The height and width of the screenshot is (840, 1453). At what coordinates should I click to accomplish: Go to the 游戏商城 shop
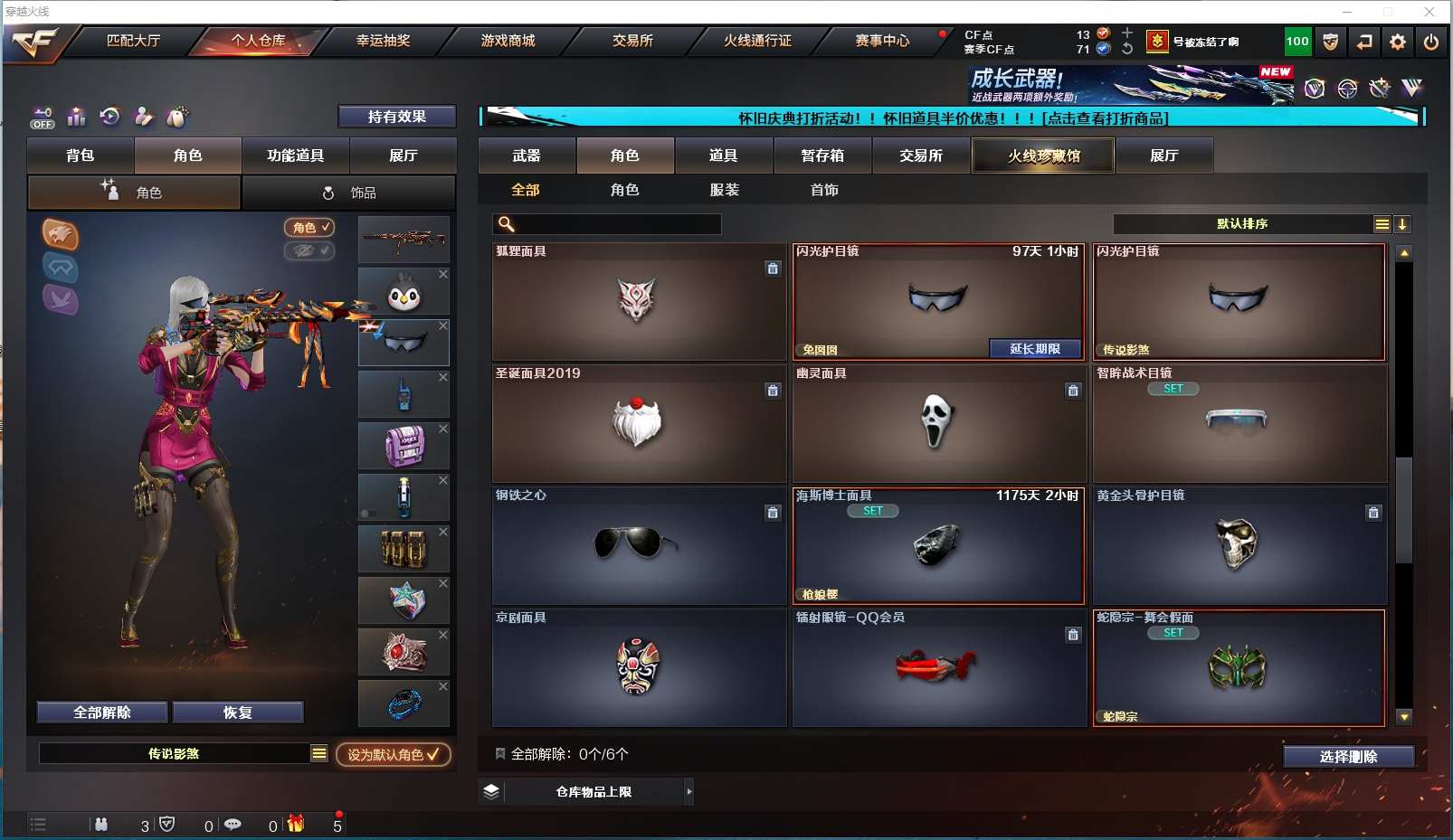(508, 41)
